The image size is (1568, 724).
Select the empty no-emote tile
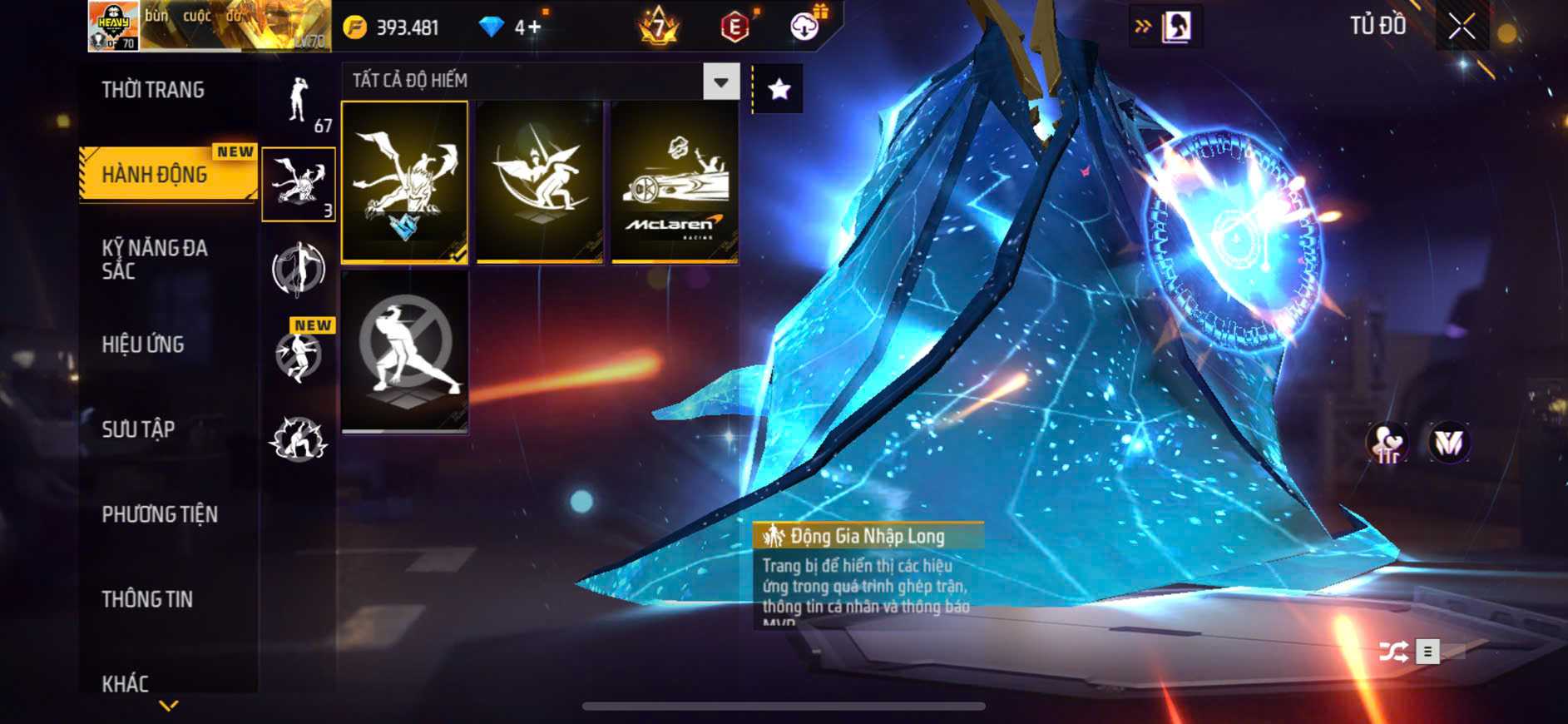tap(405, 351)
